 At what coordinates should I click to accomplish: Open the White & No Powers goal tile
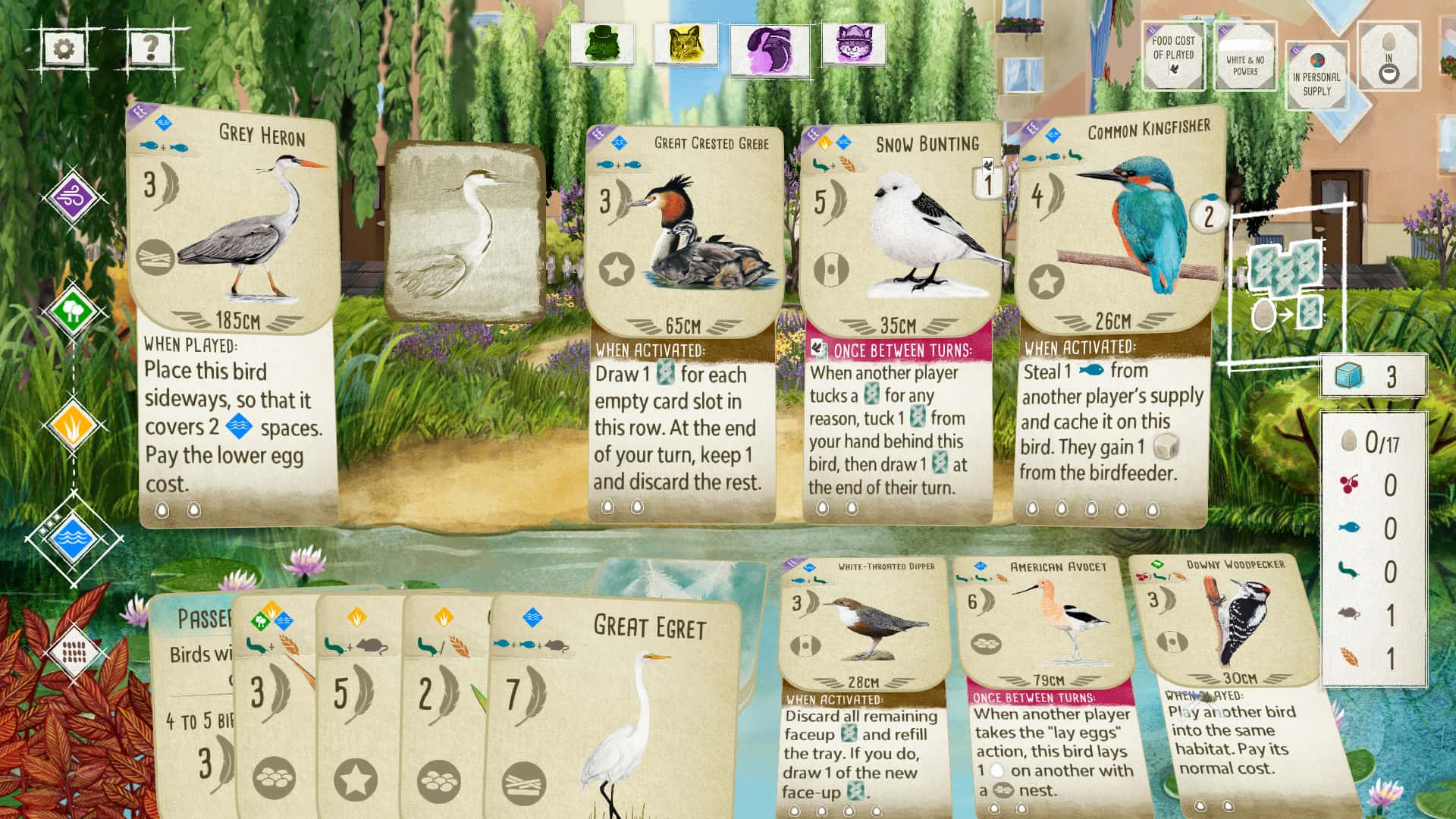tap(1245, 58)
